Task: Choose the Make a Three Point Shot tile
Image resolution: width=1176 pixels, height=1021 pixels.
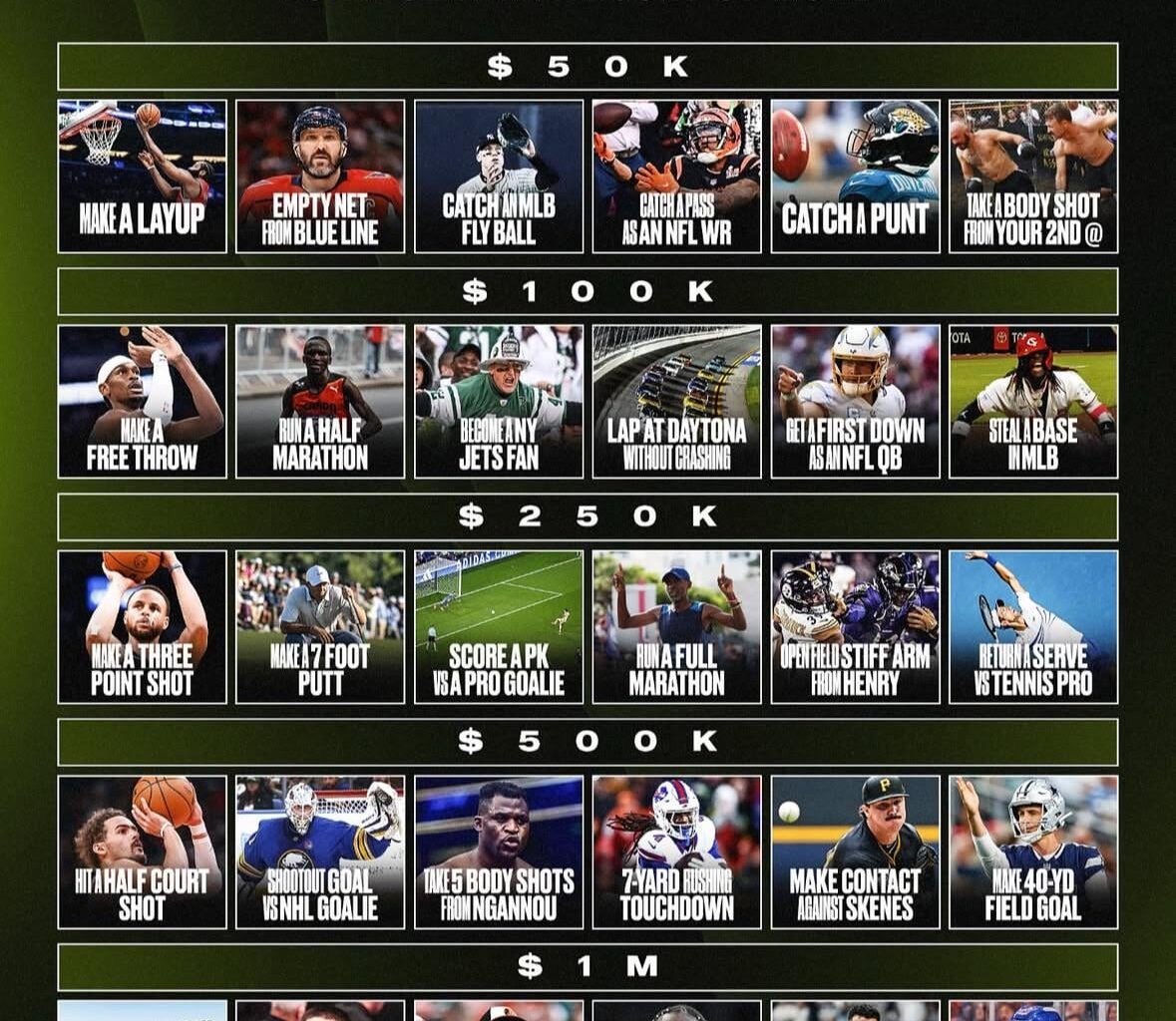Action: [x=142, y=627]
